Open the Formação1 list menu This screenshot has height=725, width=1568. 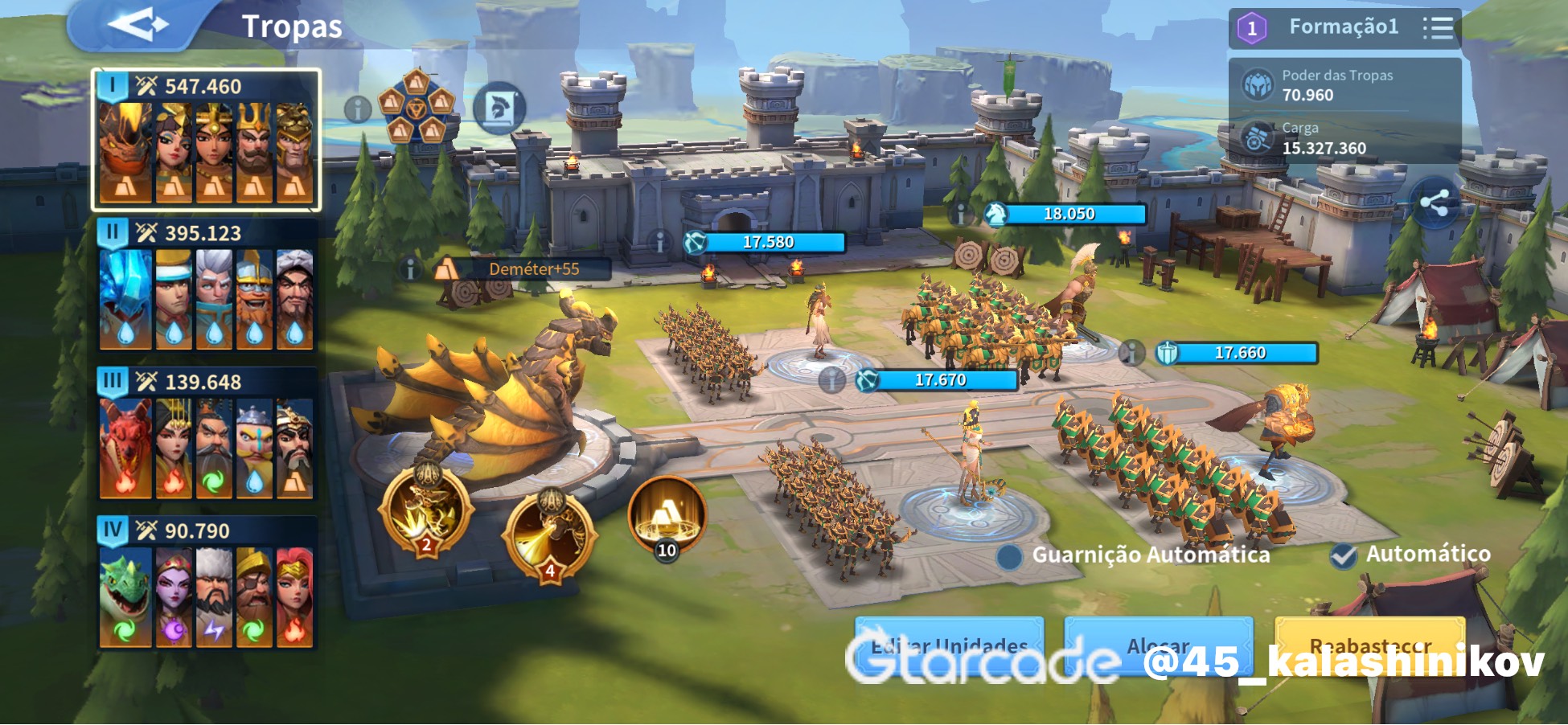click(1438, 28)
